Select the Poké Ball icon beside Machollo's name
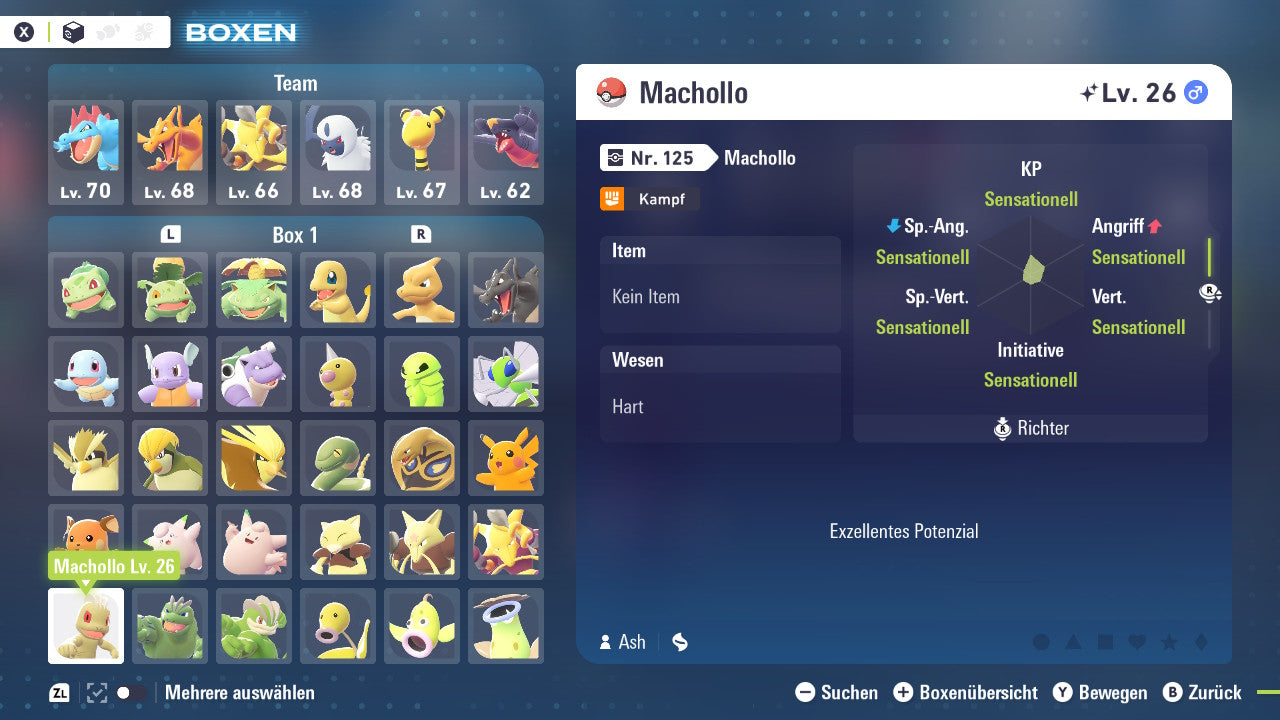The image size is (1280, 720). 611,92
